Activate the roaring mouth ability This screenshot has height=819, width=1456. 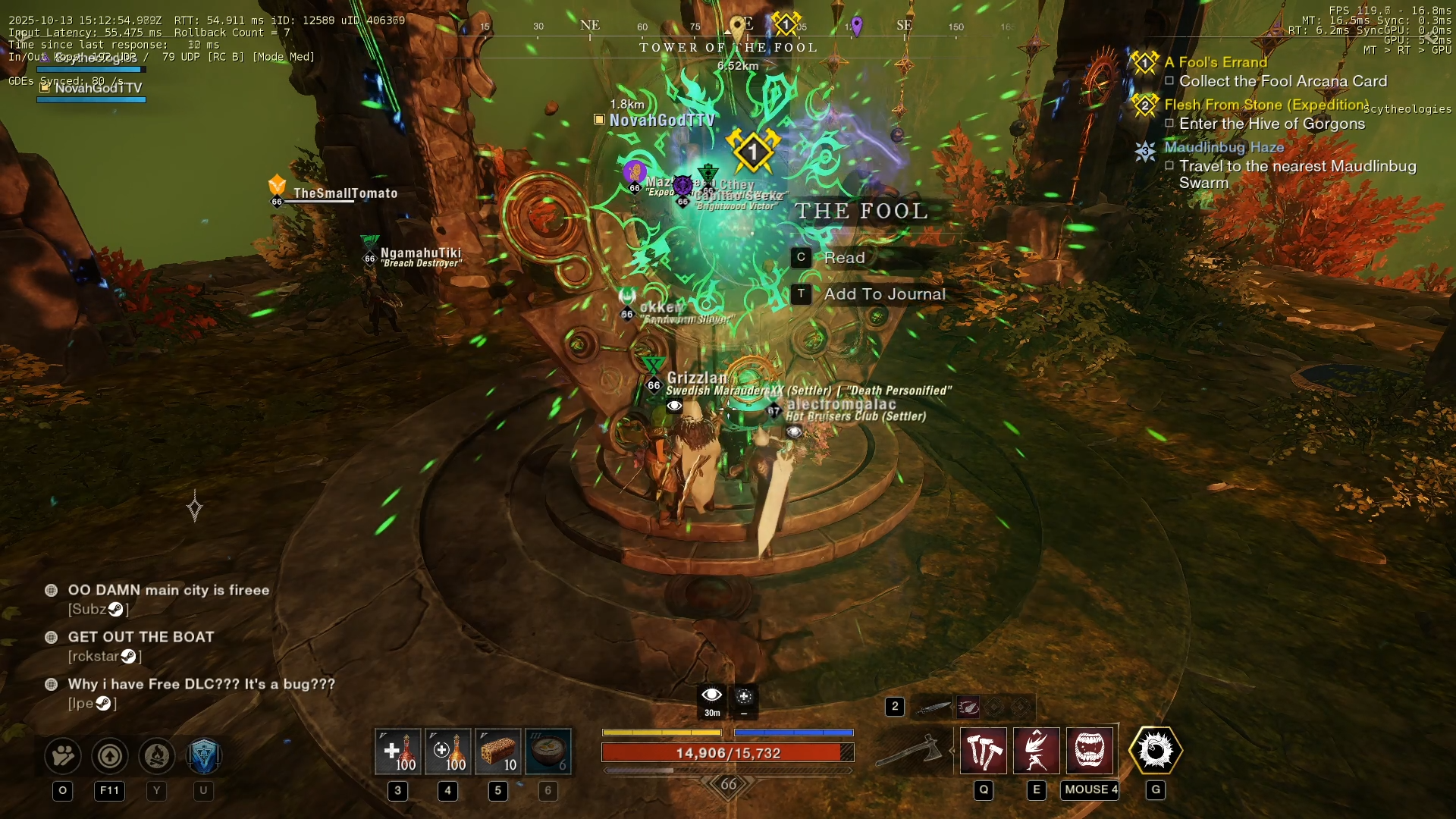[x=1090, y=751]
